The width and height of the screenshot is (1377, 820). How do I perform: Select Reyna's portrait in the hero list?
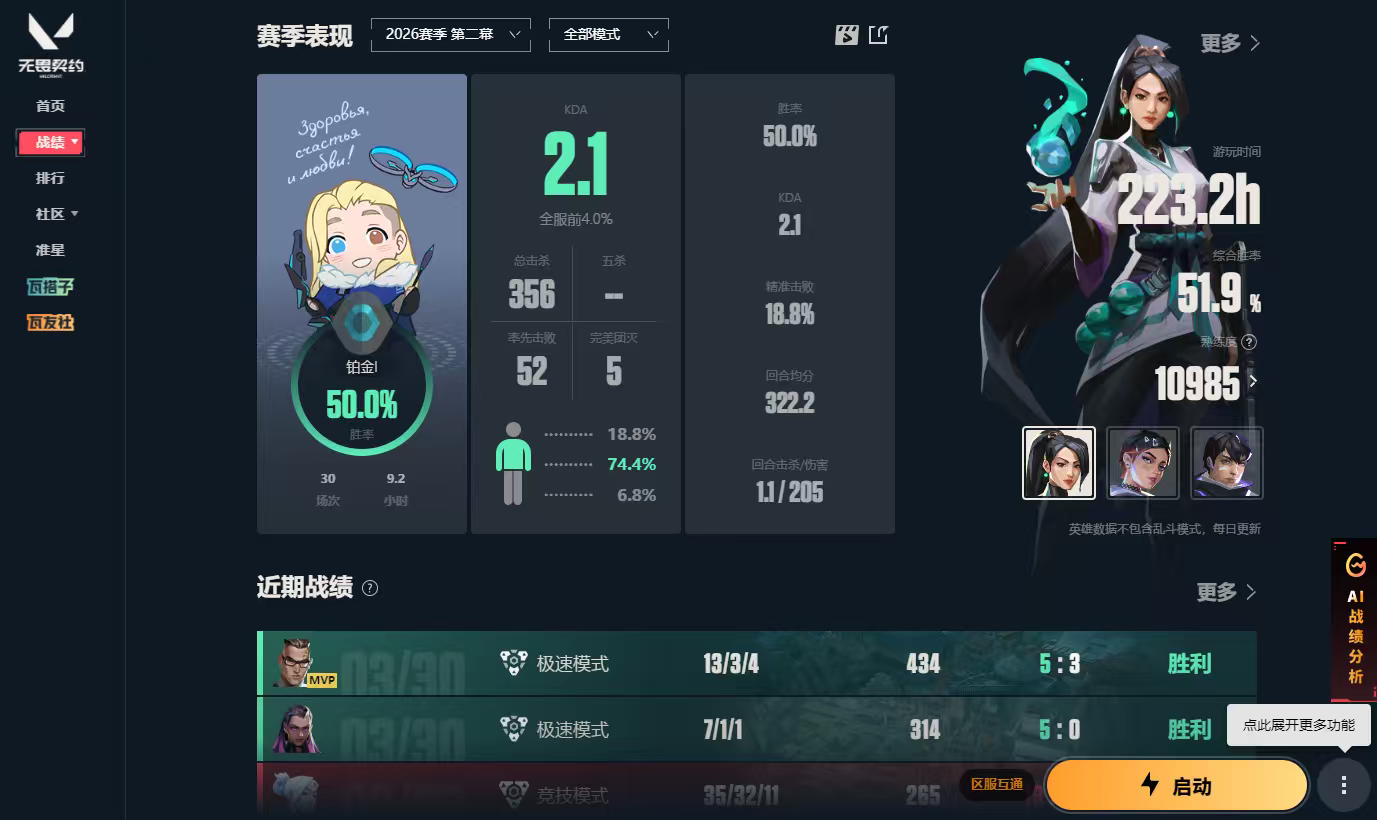click(x=1143, y=462)
